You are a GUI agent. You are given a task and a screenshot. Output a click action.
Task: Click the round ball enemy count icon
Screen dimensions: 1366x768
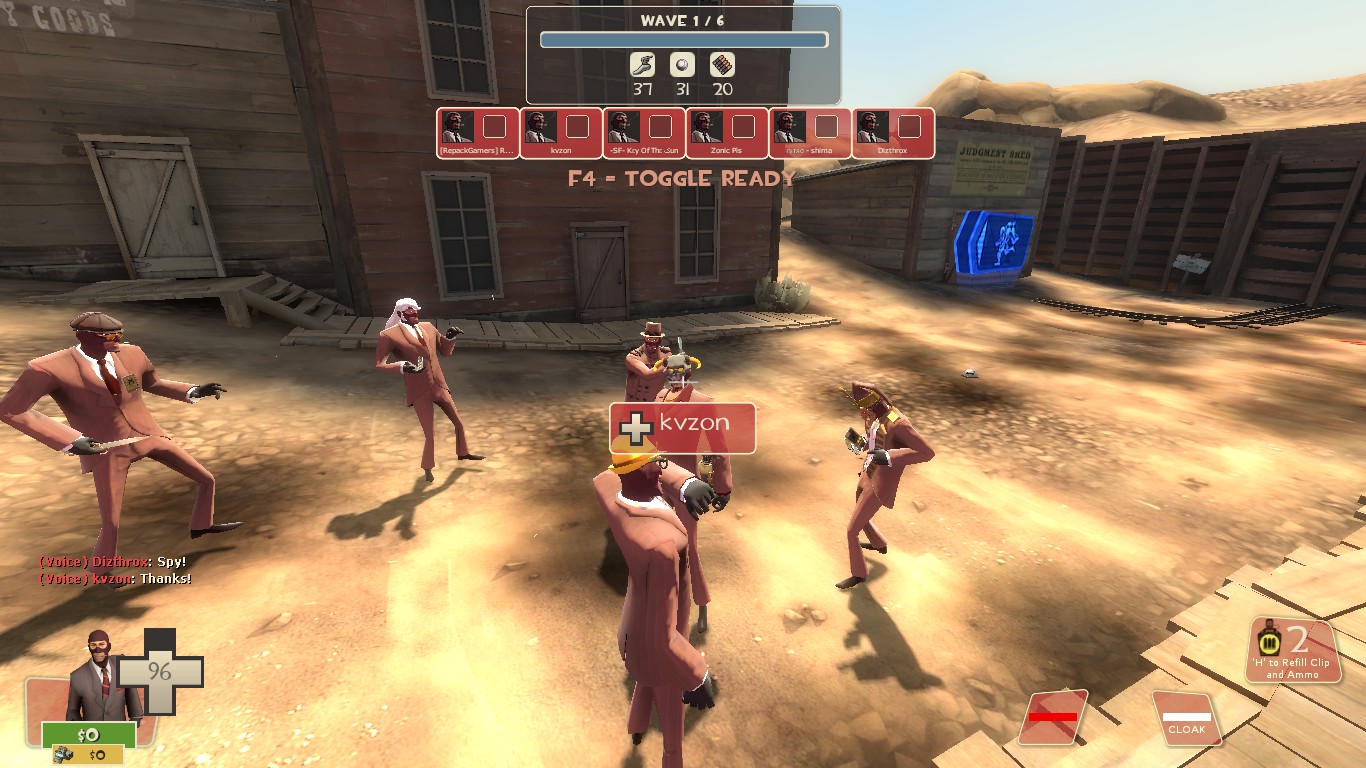pyautogui.click(x=682, y=65)
